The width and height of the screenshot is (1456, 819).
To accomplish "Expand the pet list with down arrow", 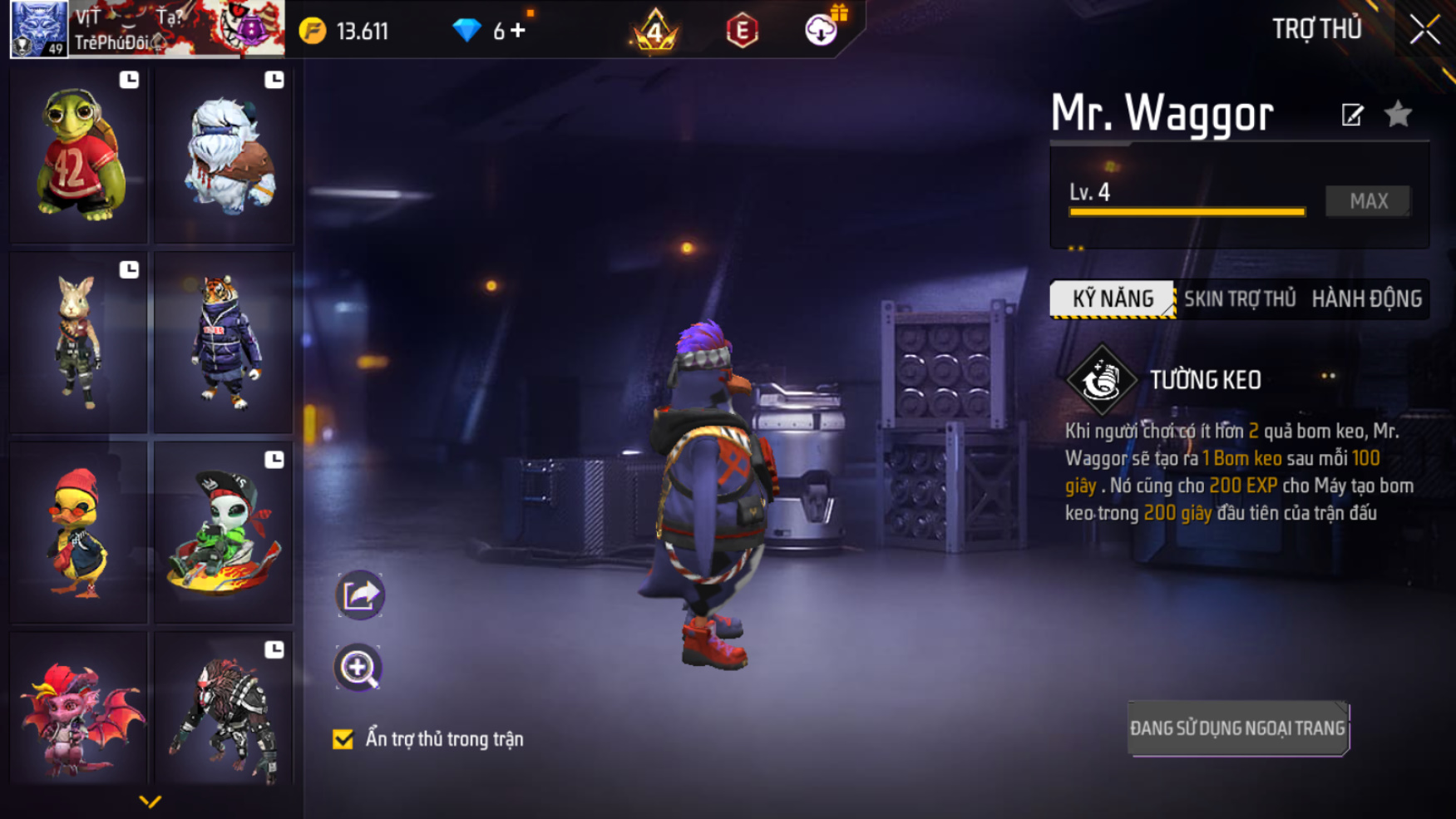I will coord(150,802).
